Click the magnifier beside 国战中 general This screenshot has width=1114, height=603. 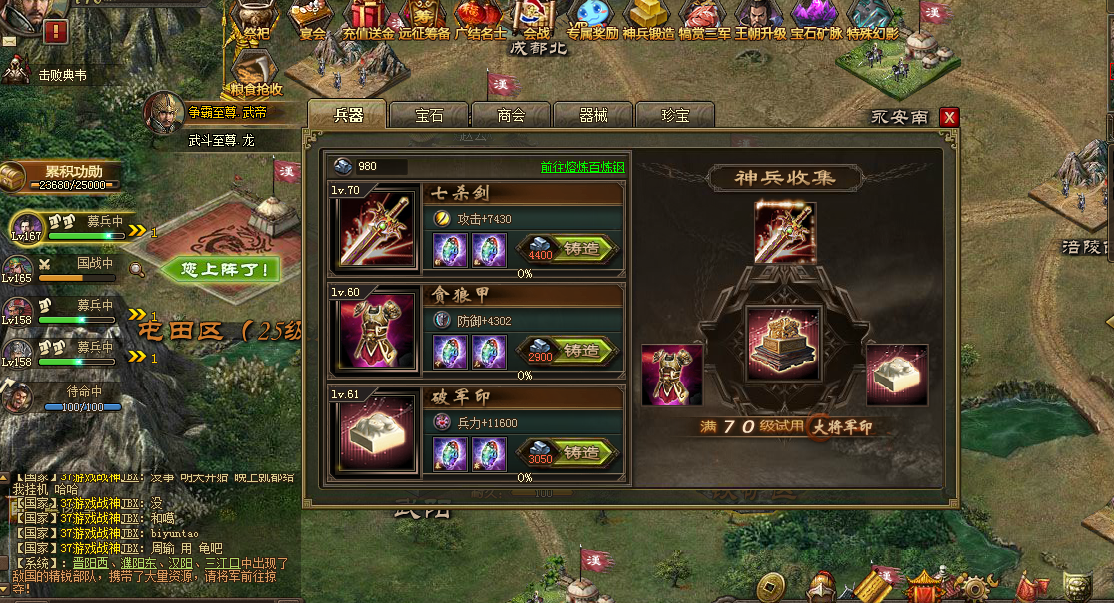pyautogui.click(x=136, y=268)
